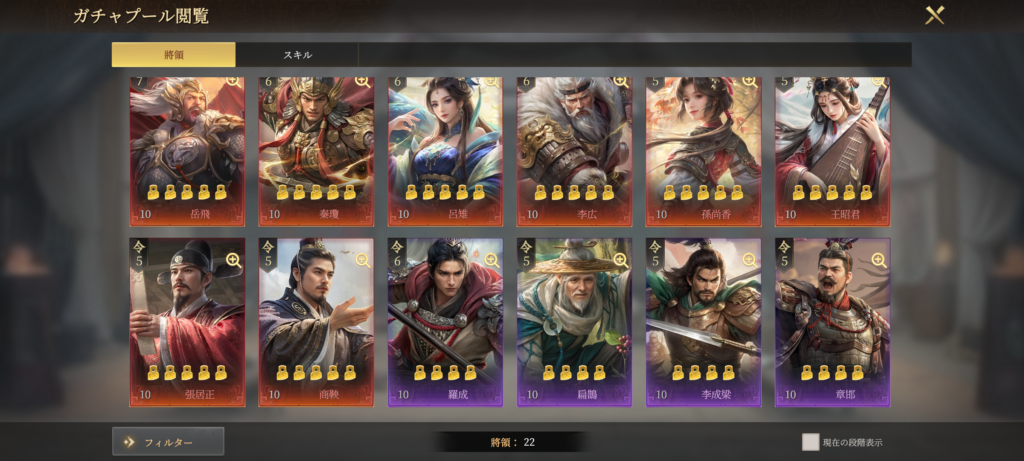Select the 將領 tab
Screen dimensions: 1024x461
click(173, 55)
